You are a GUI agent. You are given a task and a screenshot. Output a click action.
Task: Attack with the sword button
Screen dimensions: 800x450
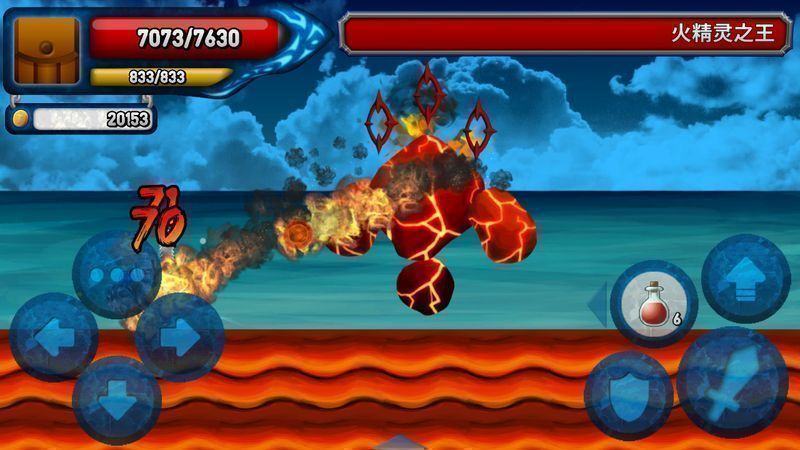[x=732, y=382]
